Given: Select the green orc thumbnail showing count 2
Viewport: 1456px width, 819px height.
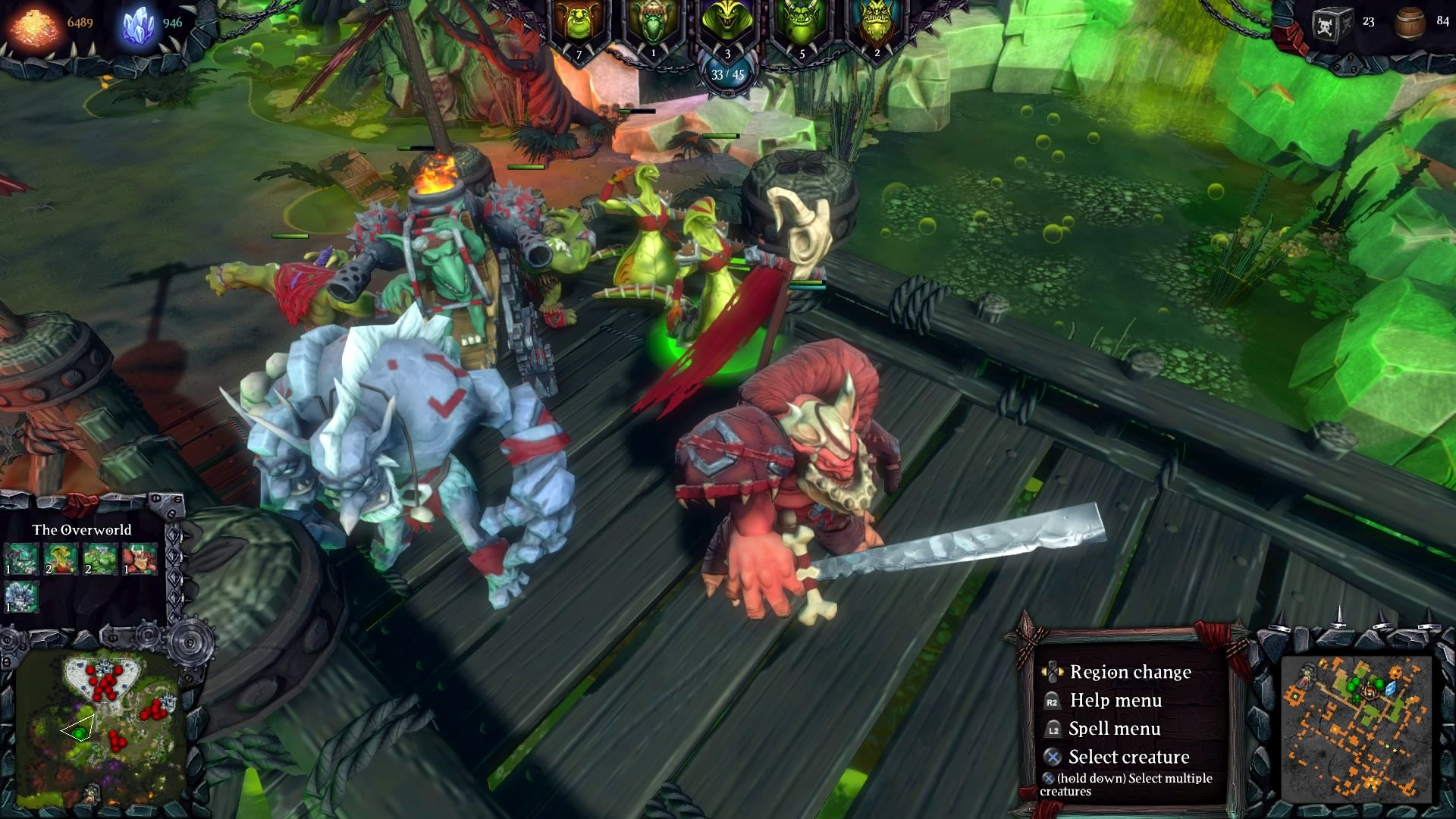Looking at the screenshot, I should (x=99, y=559).
